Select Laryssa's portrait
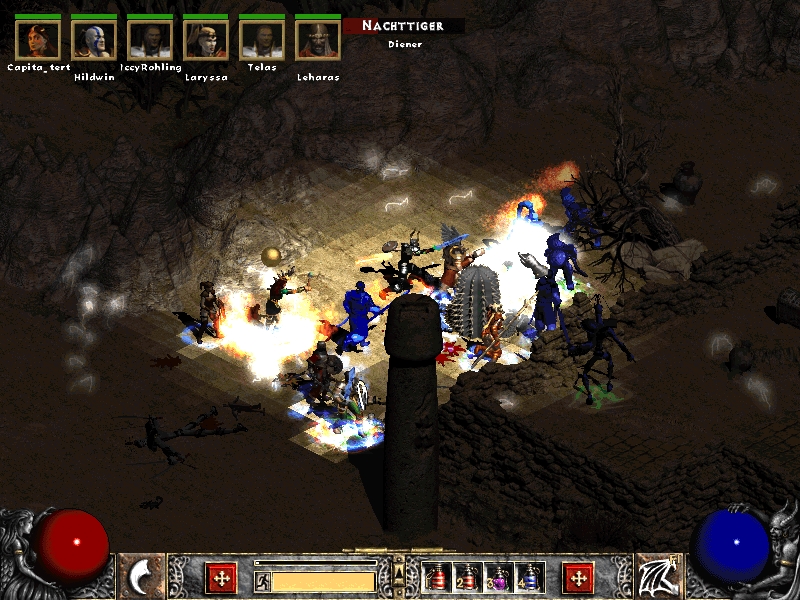 coord(206,39)
